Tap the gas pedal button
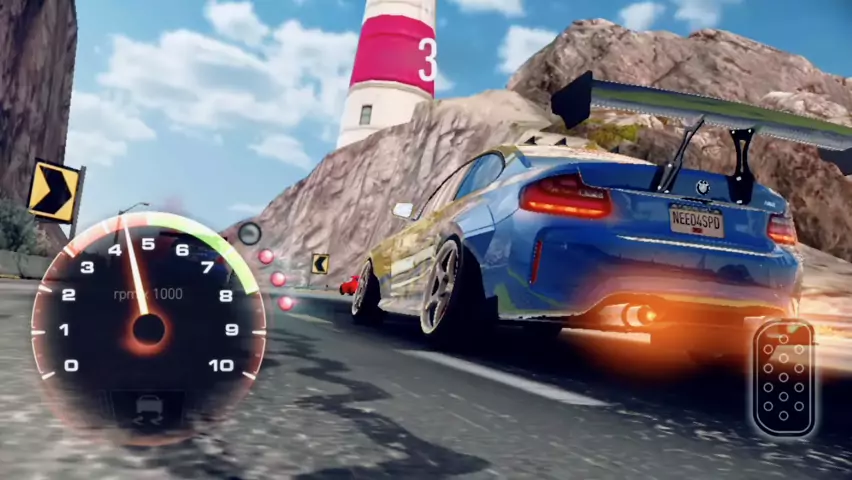 784,378
